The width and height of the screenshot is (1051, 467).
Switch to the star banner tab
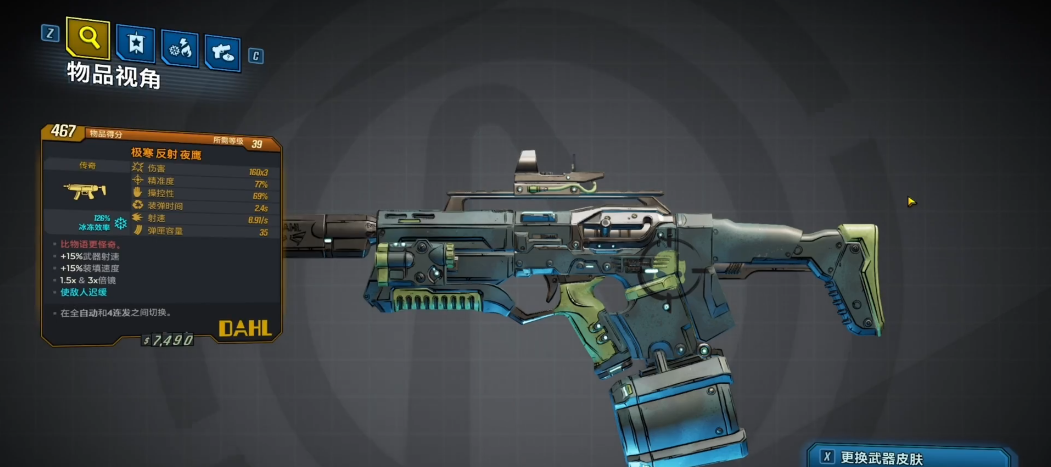click(135, 44)
